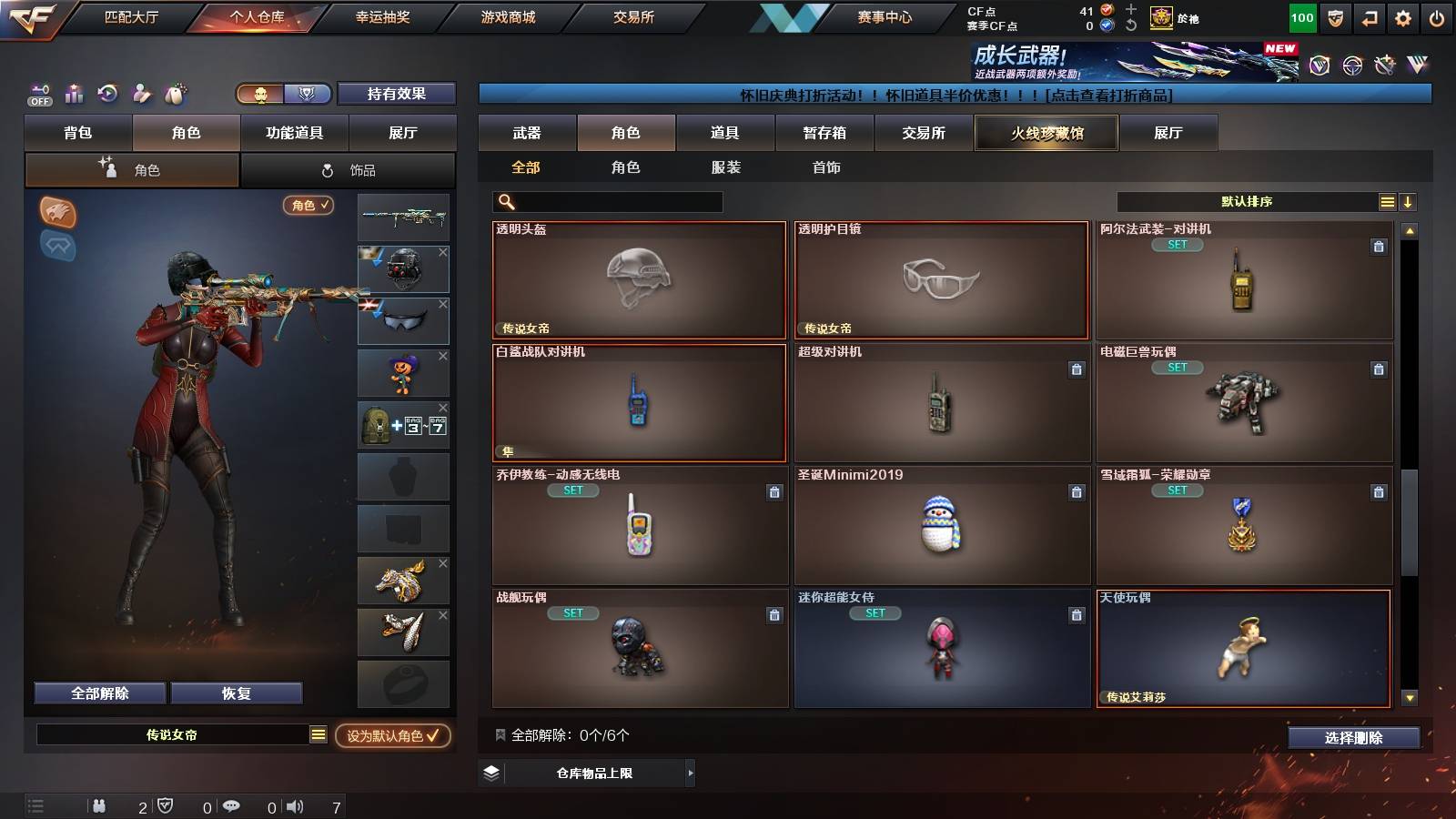Open the 幸运抽奖 menu at the top

384,16
